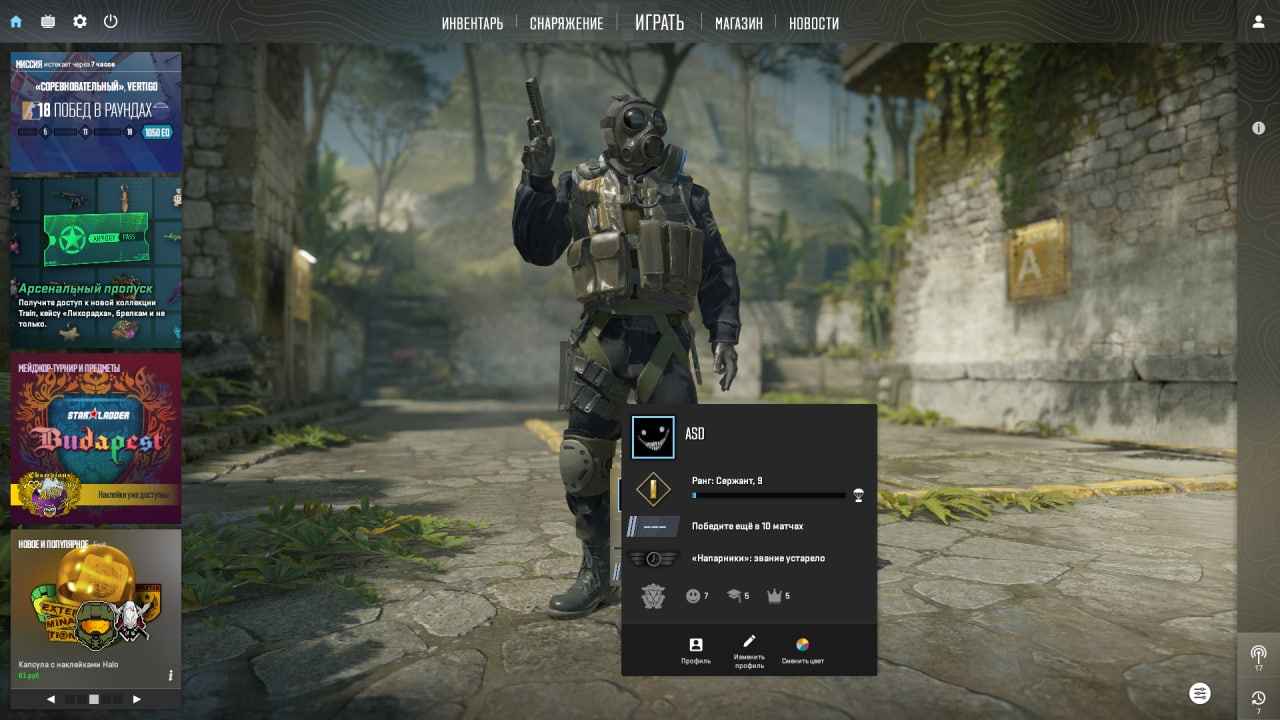The image size is (1280, 720).
Task: Click the Профиль button in the popup
Action: point(696,650)
